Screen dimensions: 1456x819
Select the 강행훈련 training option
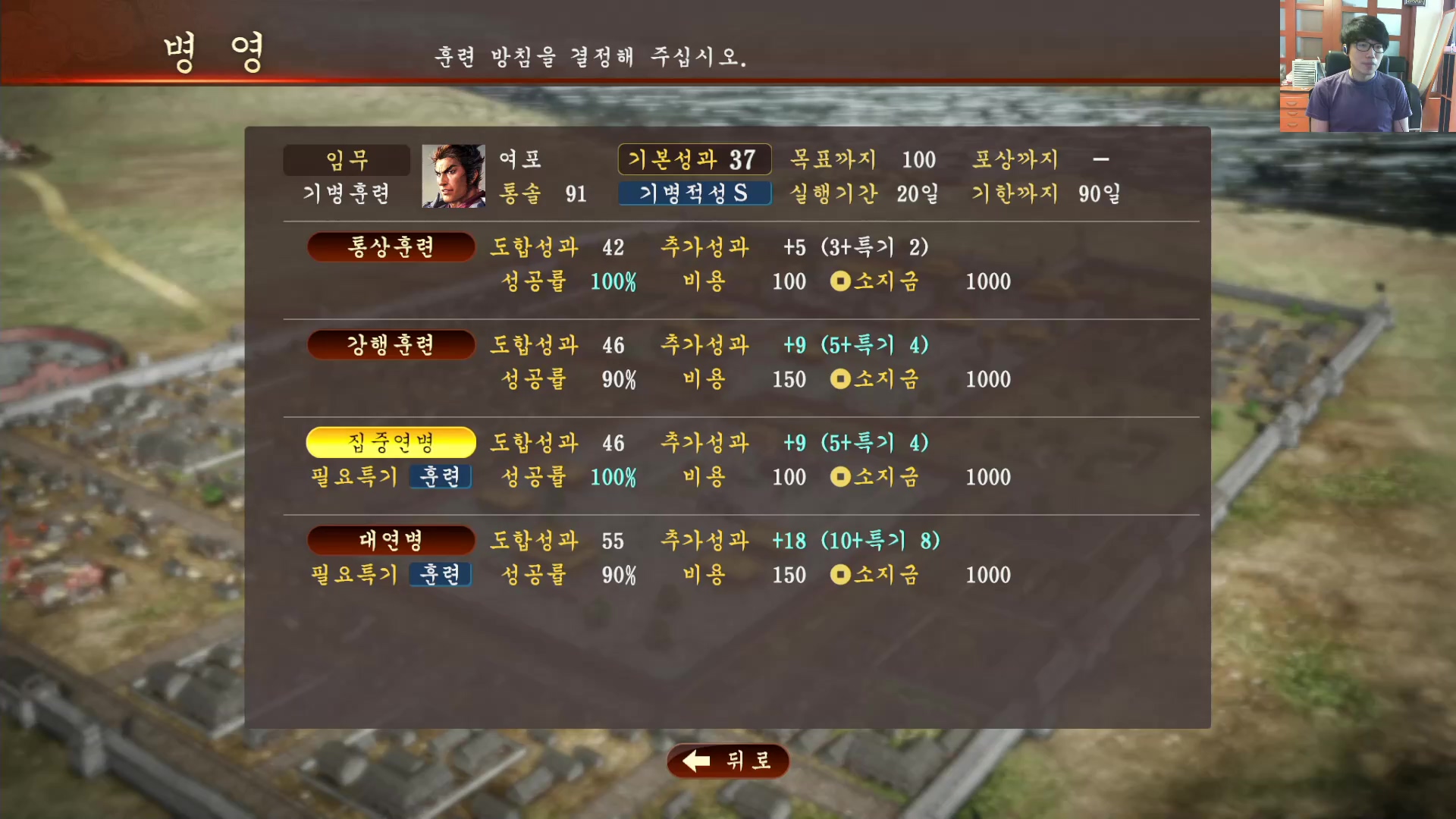390,344
